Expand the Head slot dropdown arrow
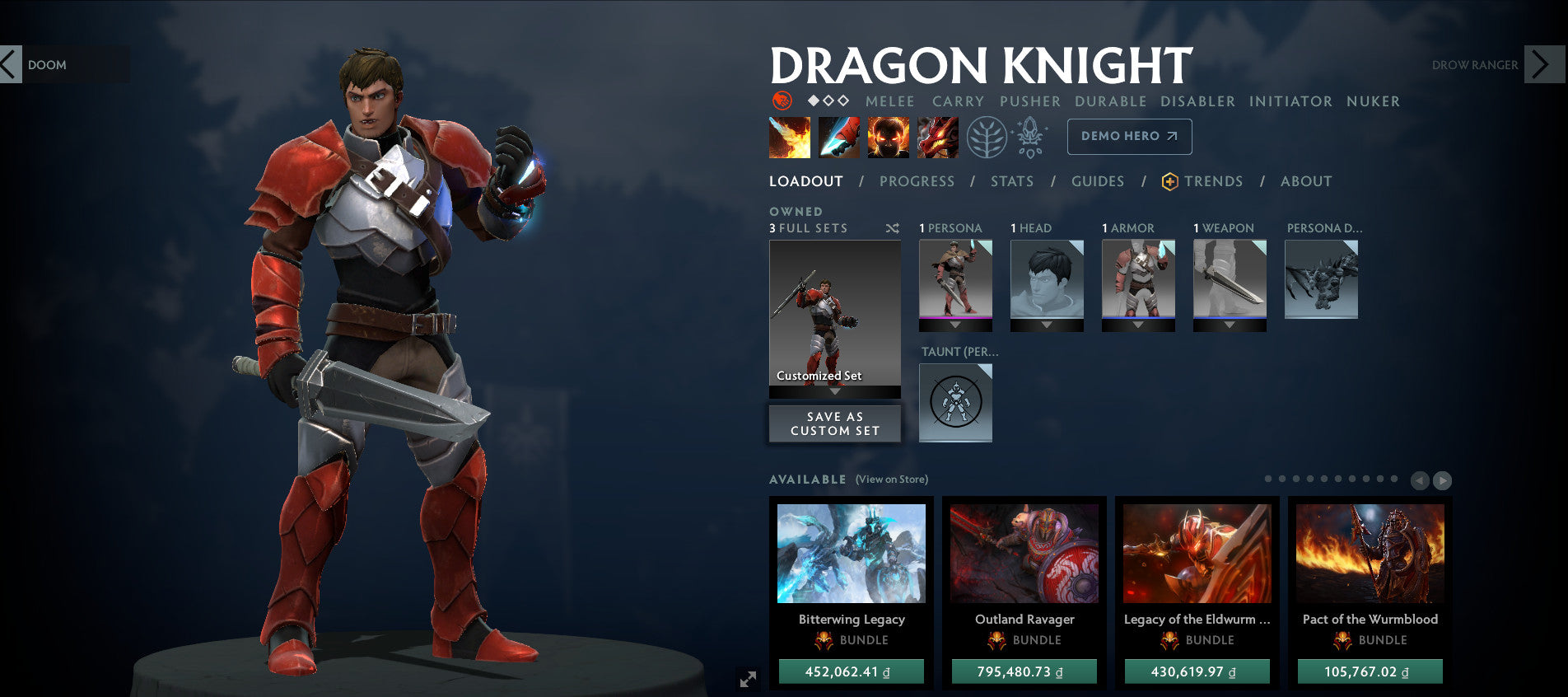This screenshot has height=697, width=1568. [x=1046, y=323]
